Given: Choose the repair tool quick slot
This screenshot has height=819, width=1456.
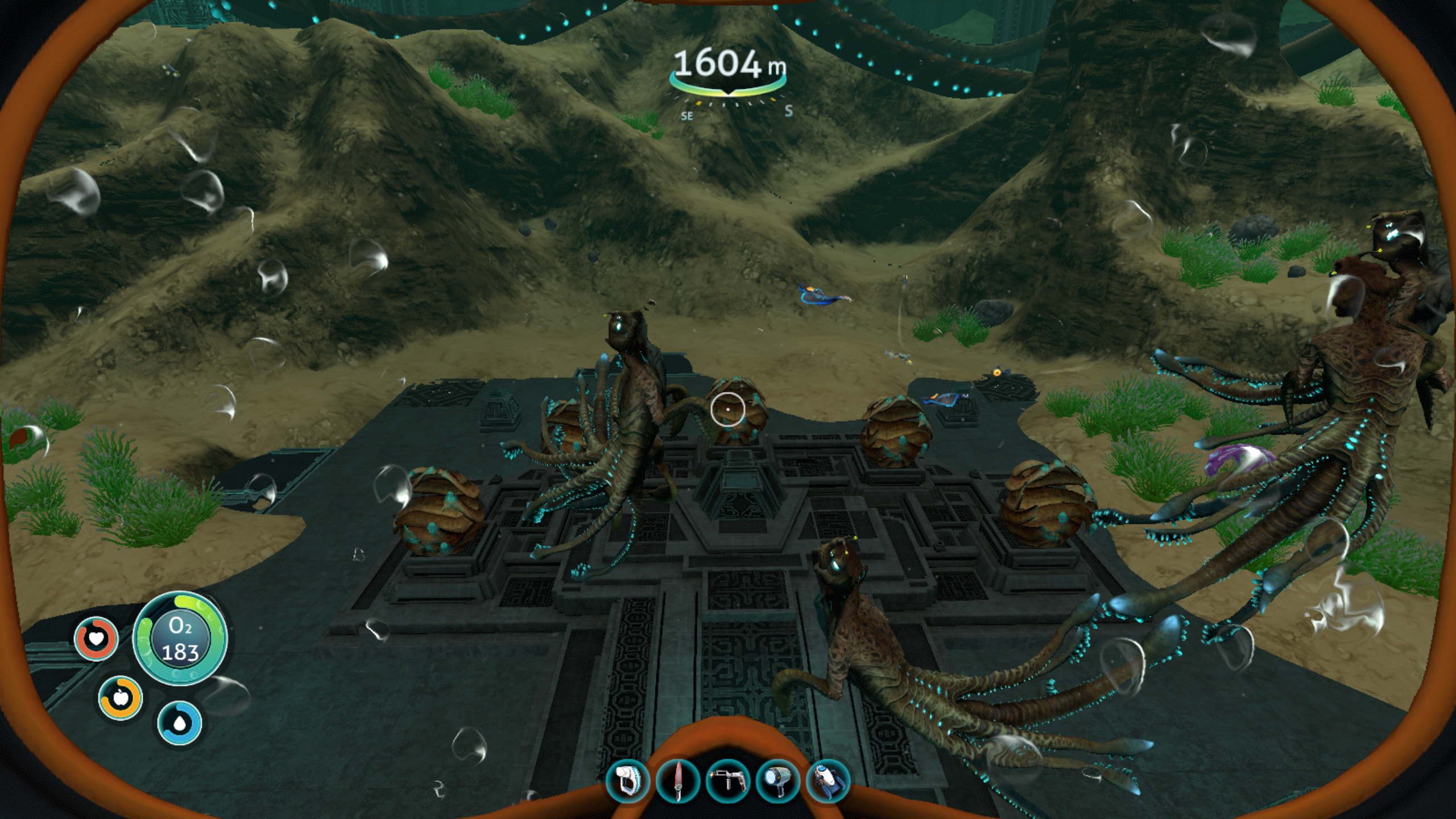Looking at the screenshot, I should (727, 780).
